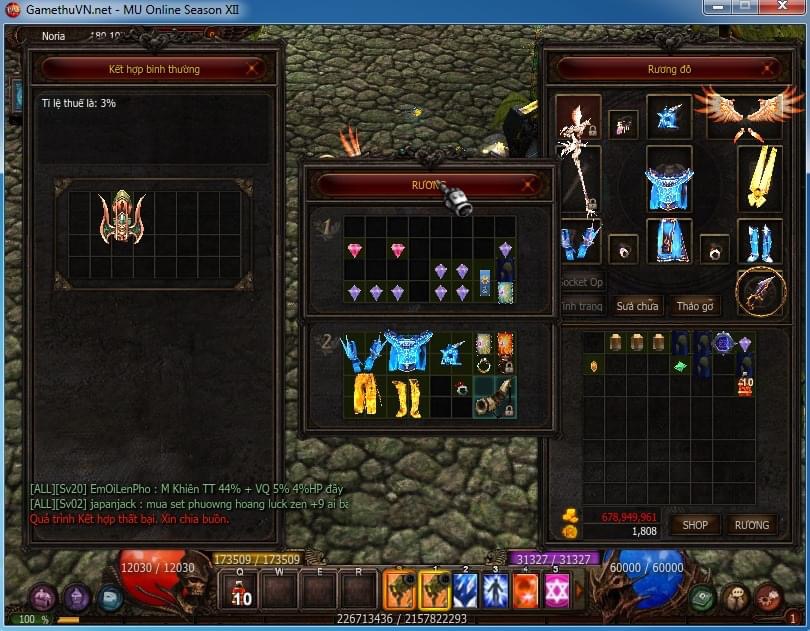Select the helmet item in combination grid
Screen dimensions: 810x631
124,219
